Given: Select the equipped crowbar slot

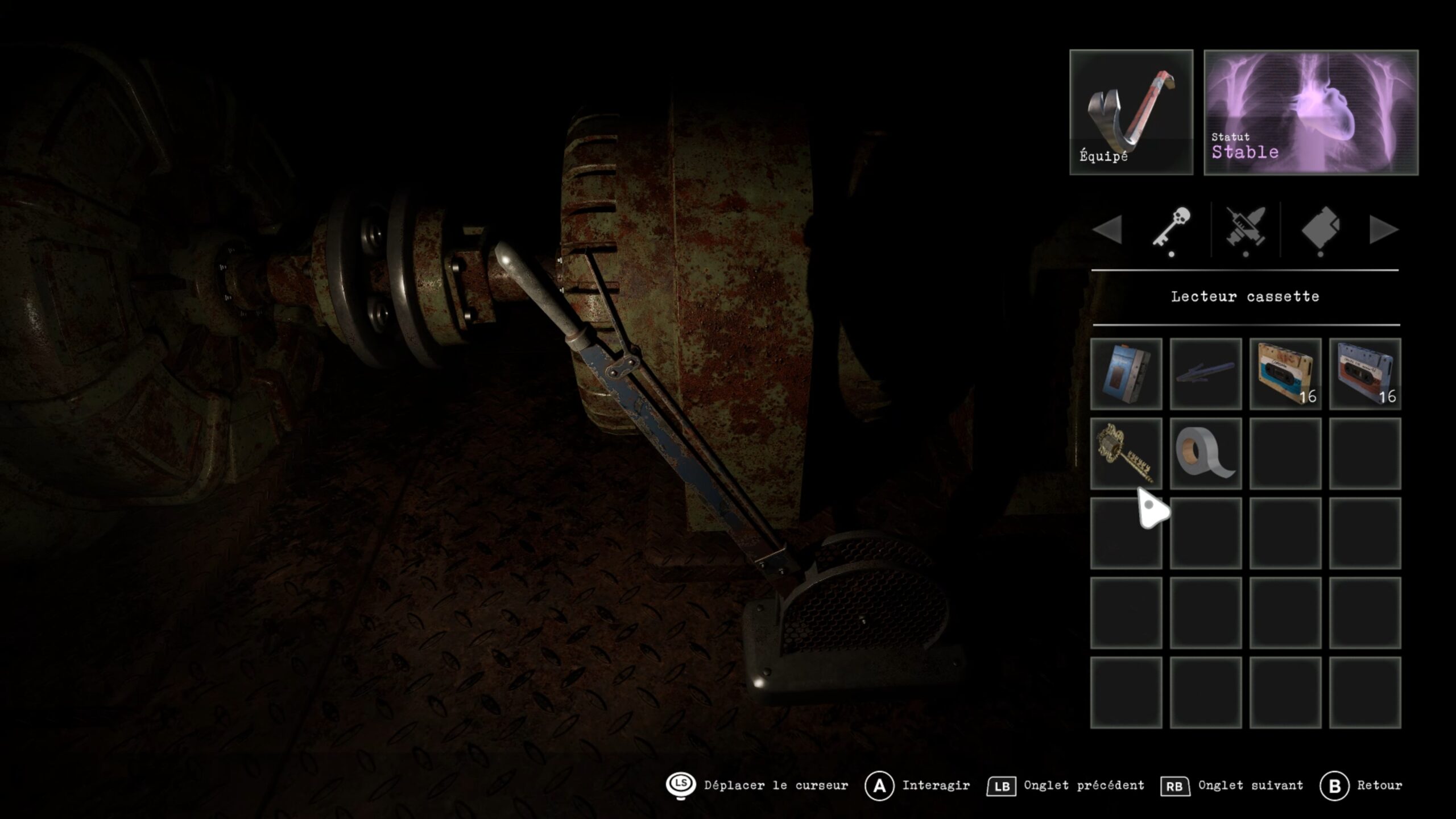Looking at the screenshot, I should click(1131, 112).
